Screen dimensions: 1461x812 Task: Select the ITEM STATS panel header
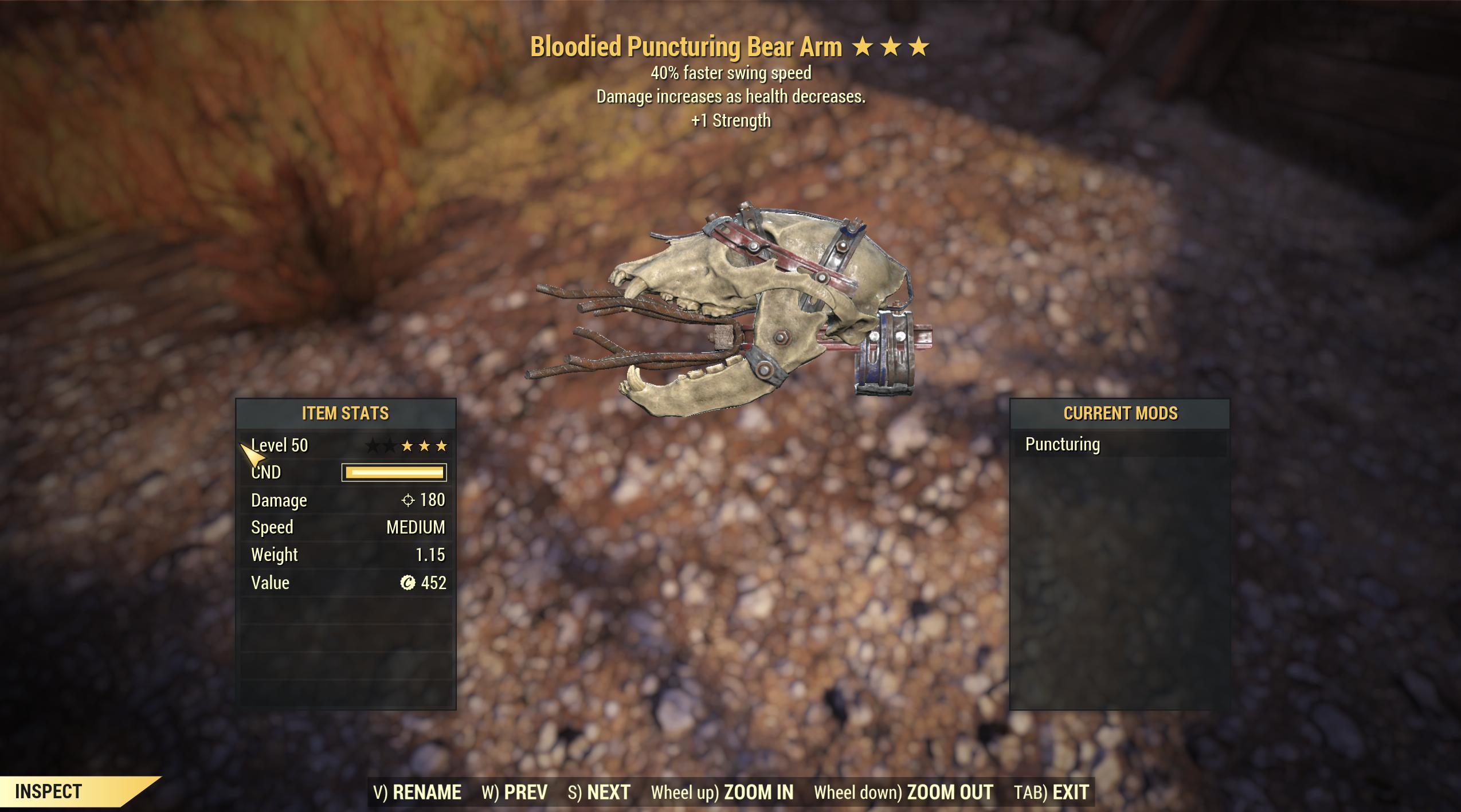347,412
